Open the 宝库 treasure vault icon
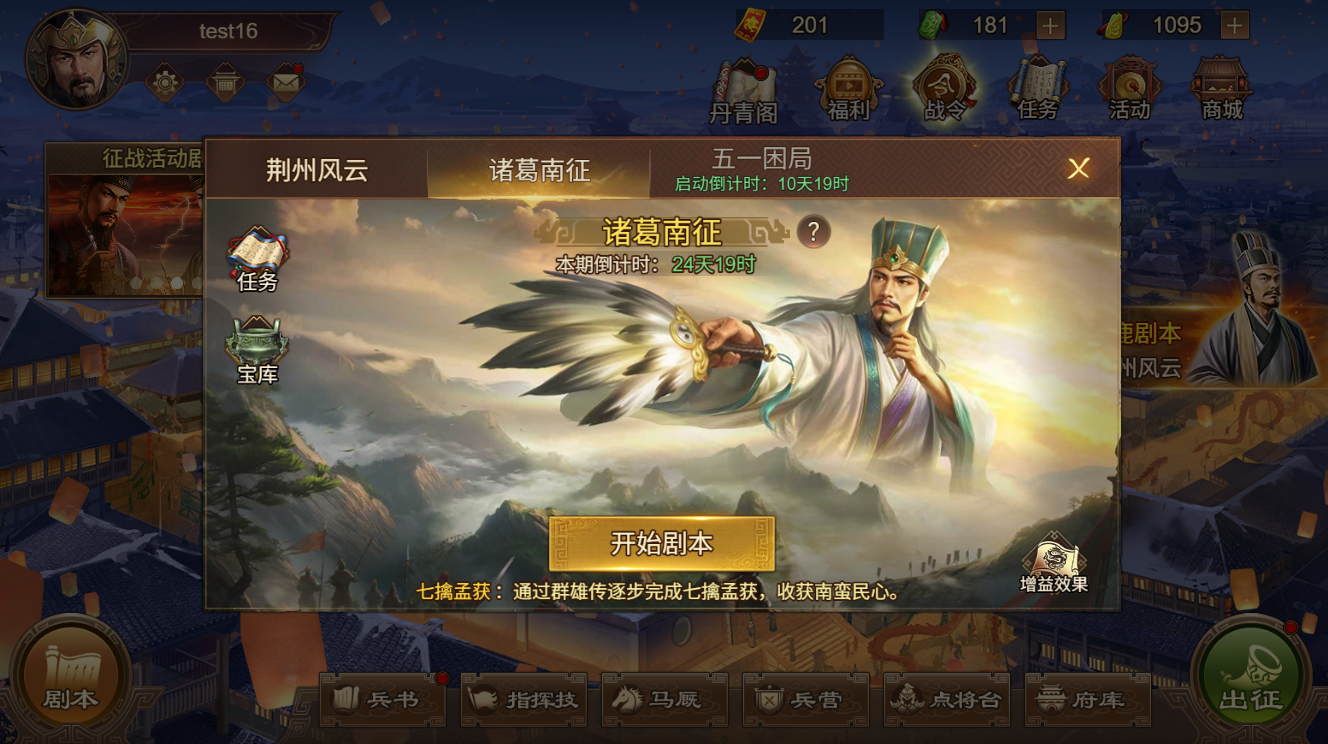Screen dimensions: 1328x744 click(x=259, y=348)
